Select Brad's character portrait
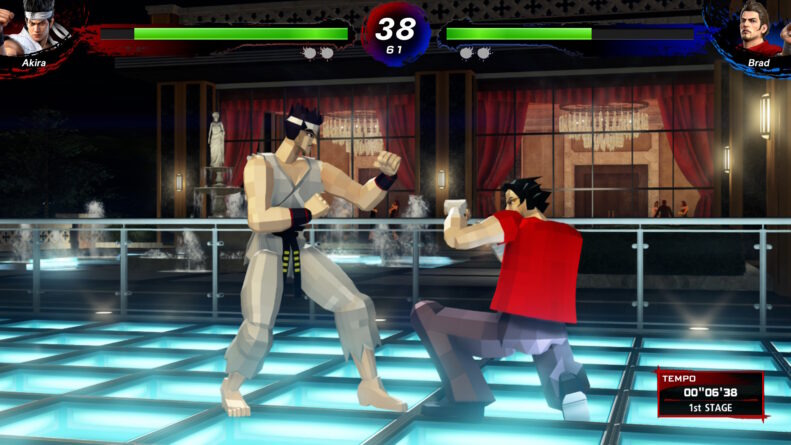The width and height of the screenshot is (791, 445). pos(758,29)
